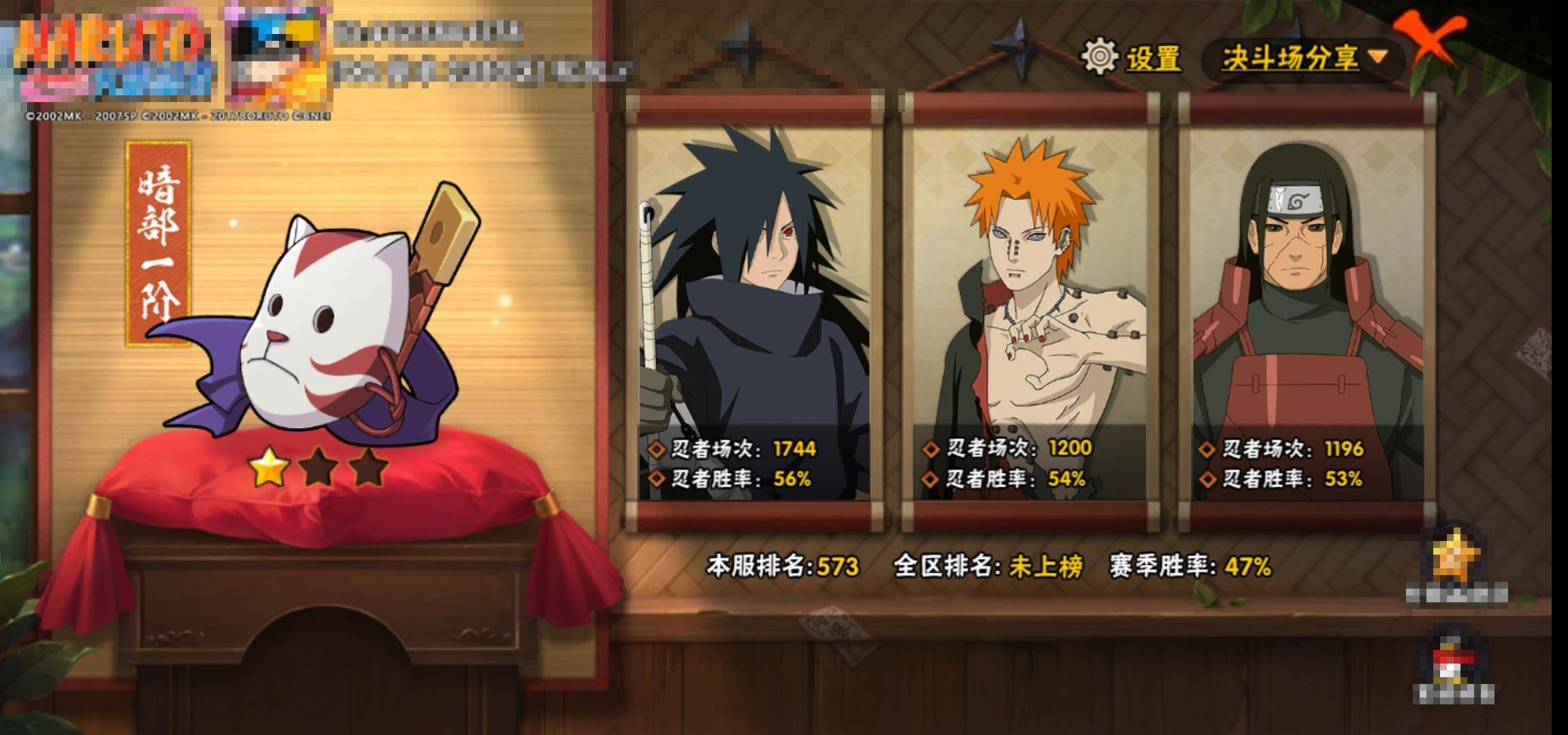Screen dimensions: 1568x735
Task: Open the blurred red-and-white avatar icon
Action: [x=1454, y=664]
